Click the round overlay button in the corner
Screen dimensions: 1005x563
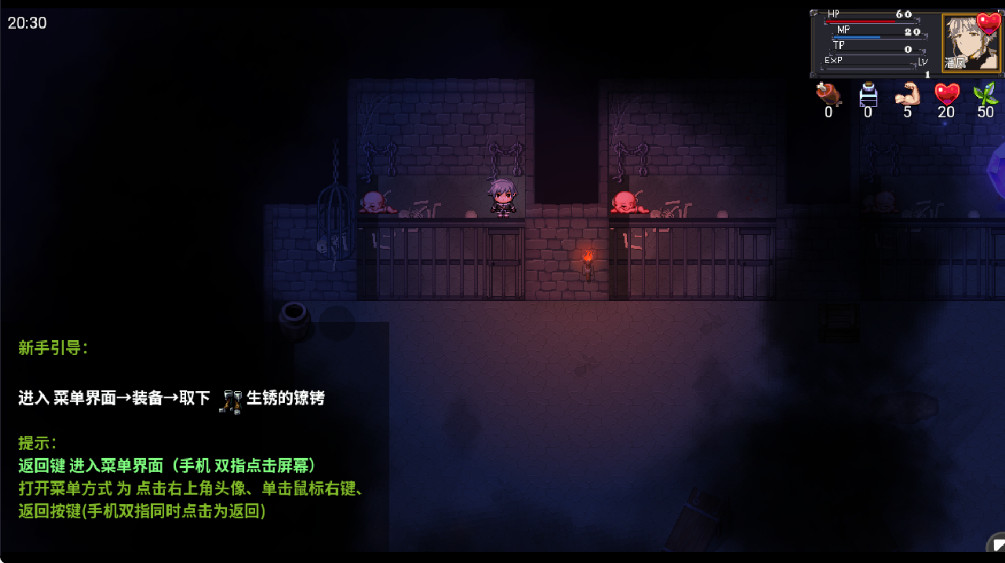[997, 545]
